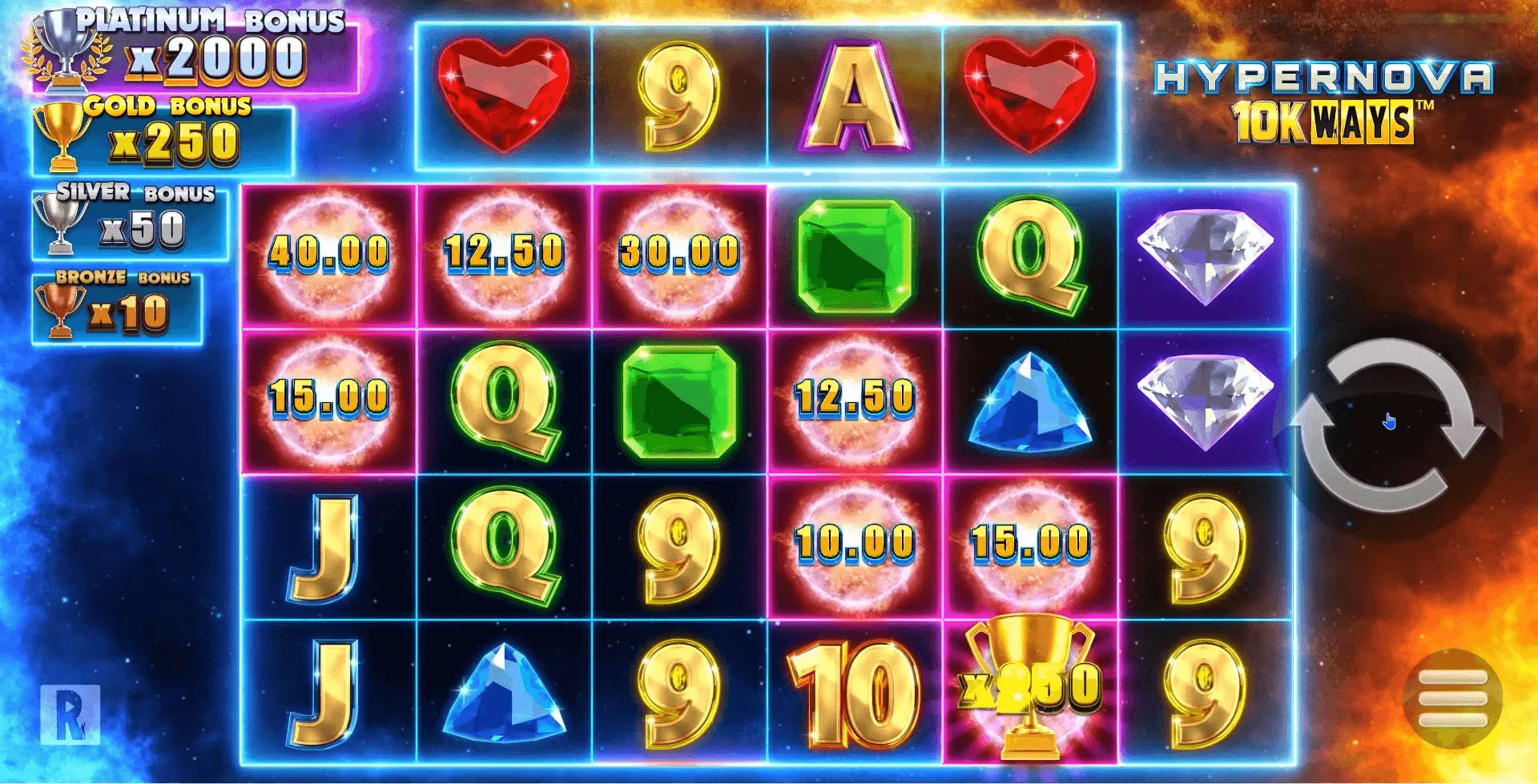Open the hamburger menu
This screenshot has width=1538, height=784.
coord(1451,699)
